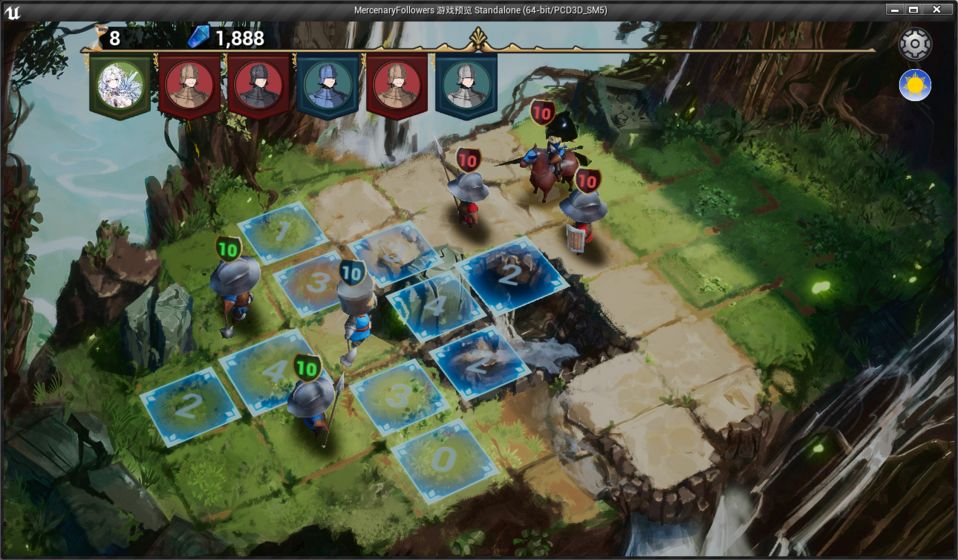Open the gear settings menu

915,44
